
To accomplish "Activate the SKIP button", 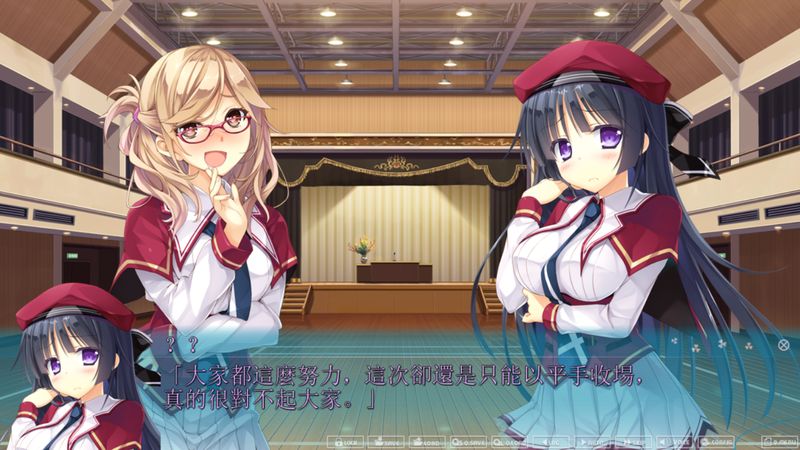I will (632, 441).
